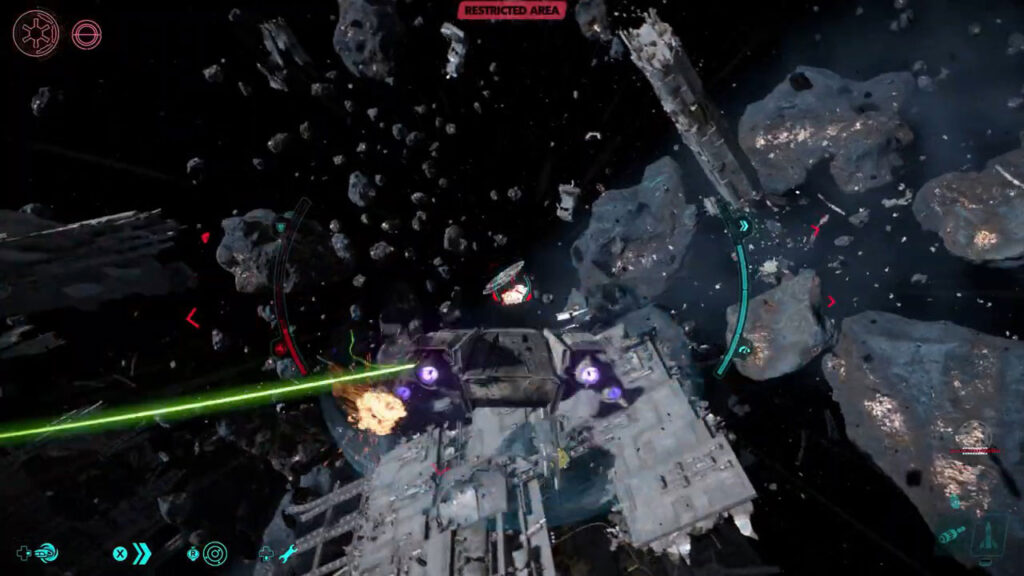Use the wrench repair ability
The image size is (1024, 576).
288,553
